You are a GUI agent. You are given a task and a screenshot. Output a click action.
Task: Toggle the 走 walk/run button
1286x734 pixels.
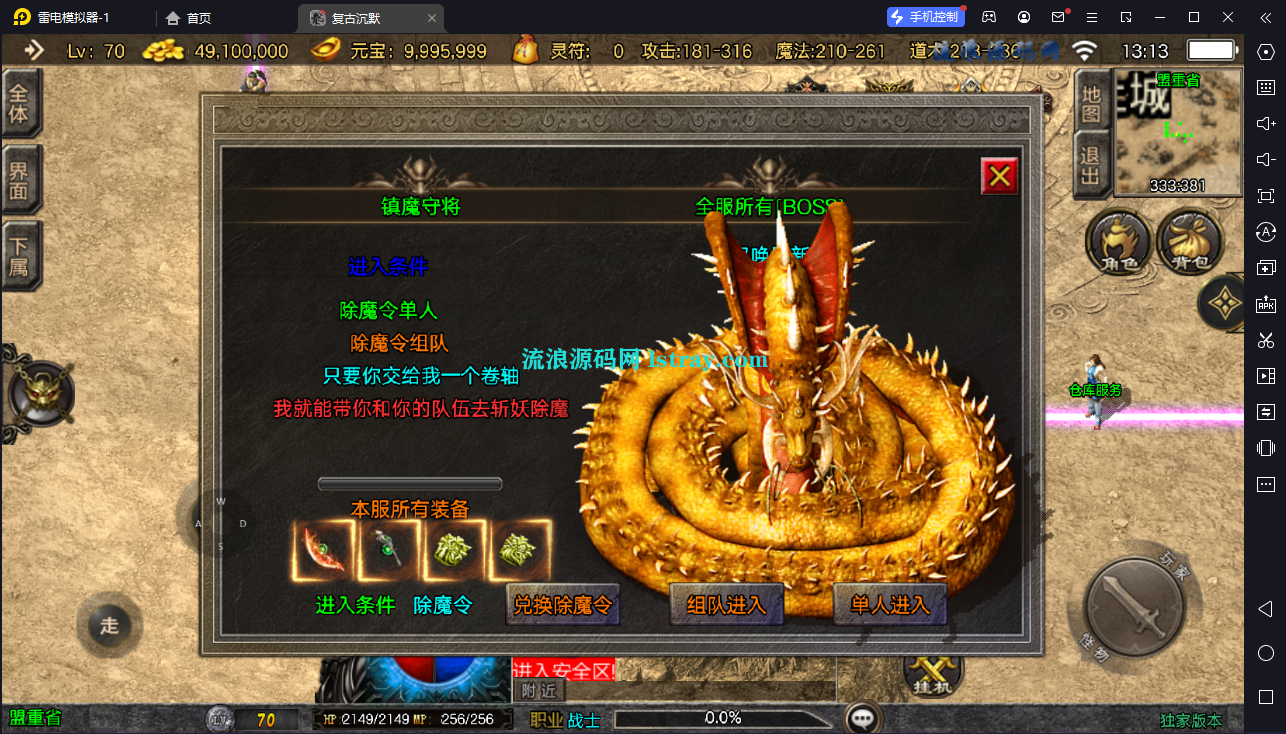coord(108,625)
